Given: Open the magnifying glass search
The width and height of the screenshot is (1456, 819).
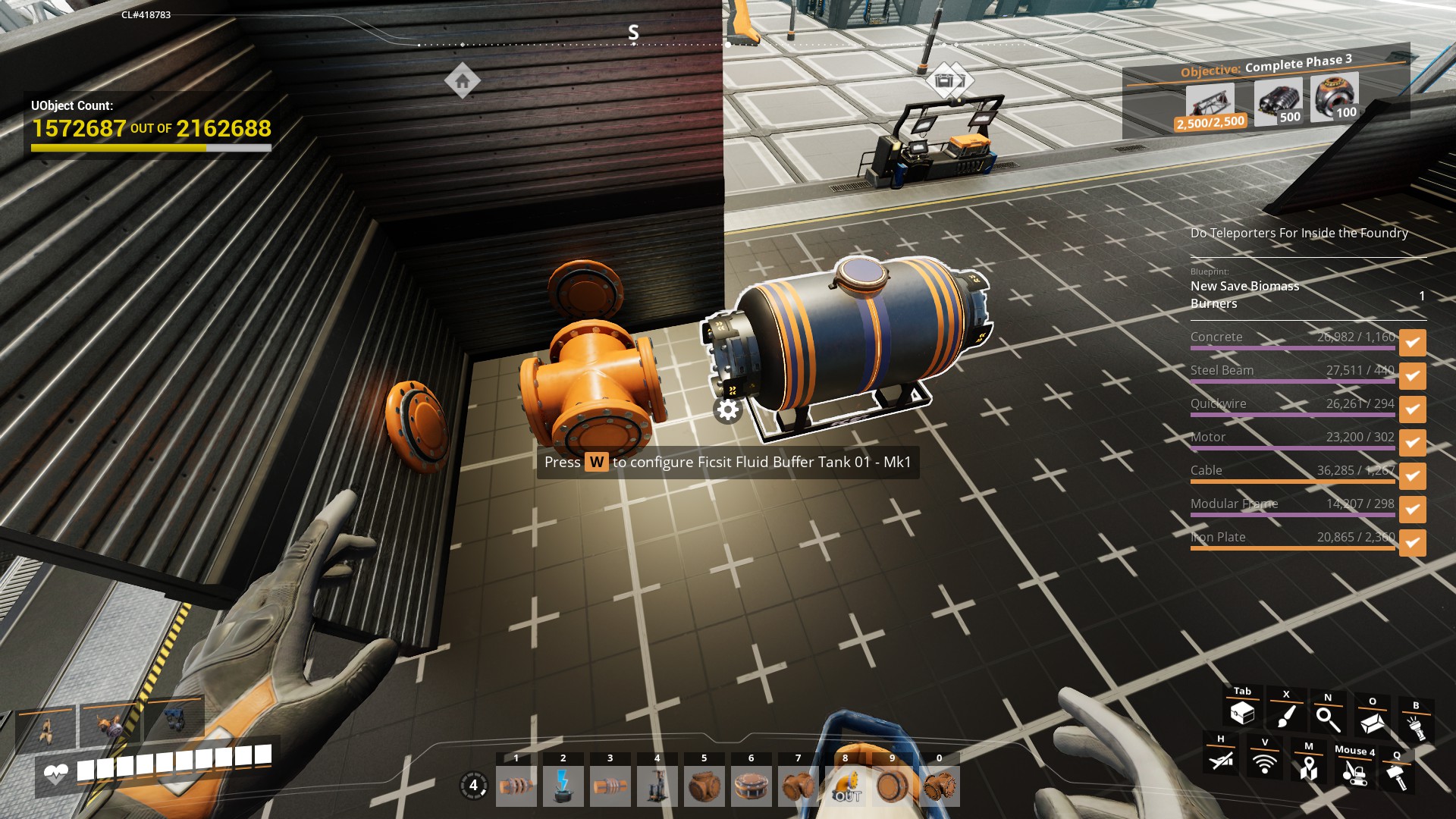Looking at the screenshot, I should pyautogui.click(x=1328, y=719).
